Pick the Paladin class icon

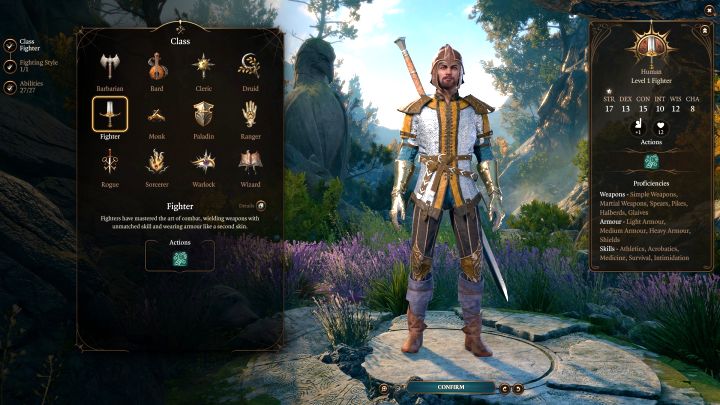[x=203, y=115]
